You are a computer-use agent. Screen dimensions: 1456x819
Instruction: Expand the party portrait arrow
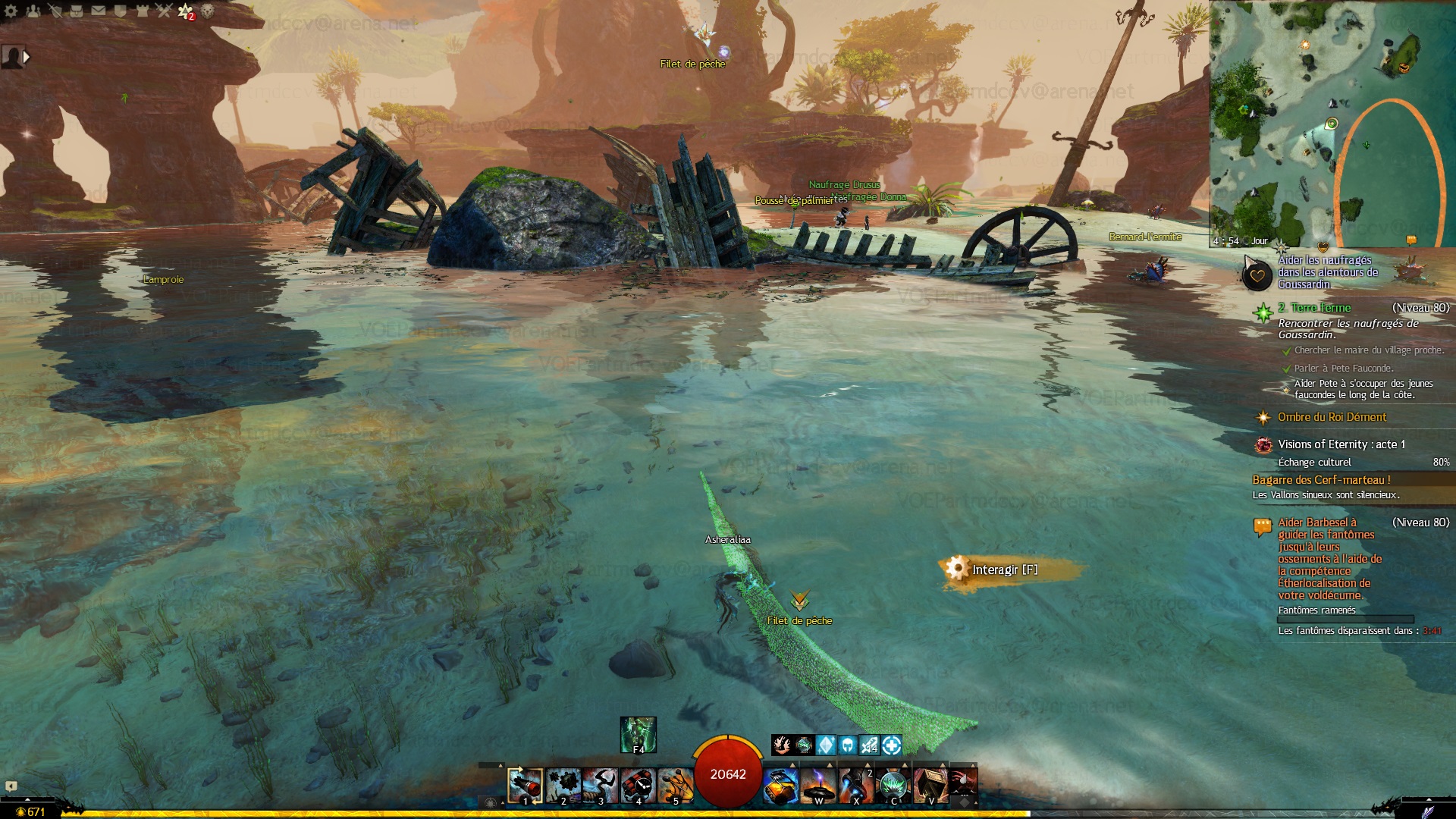coord(27,57)
